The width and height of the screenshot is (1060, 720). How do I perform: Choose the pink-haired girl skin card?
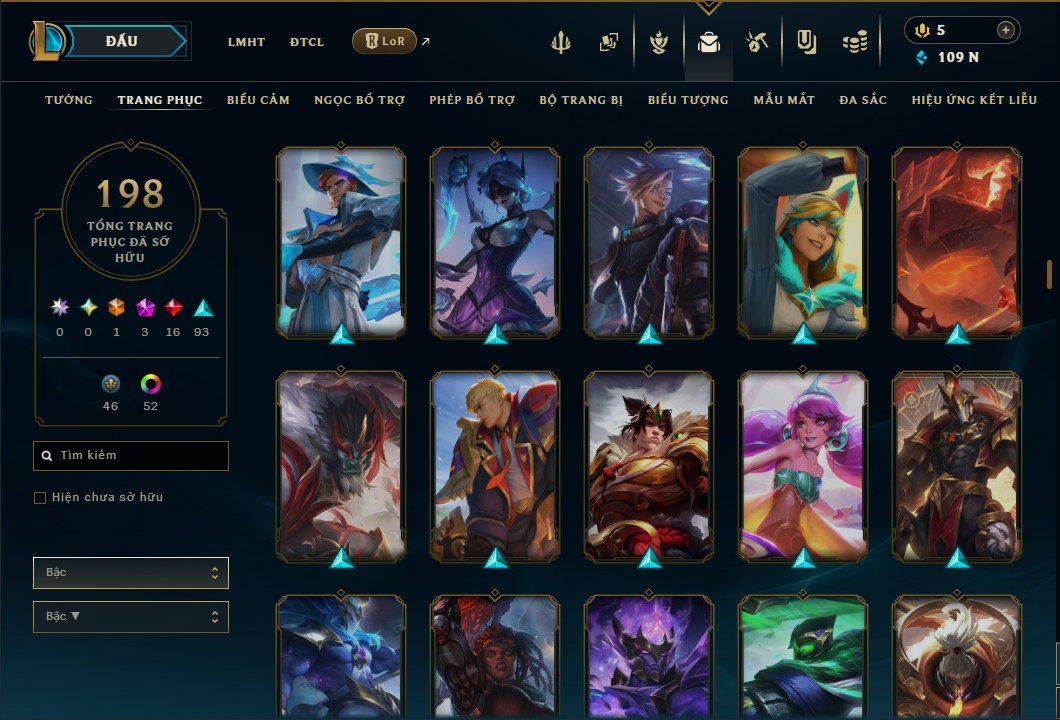coord(803,464)
